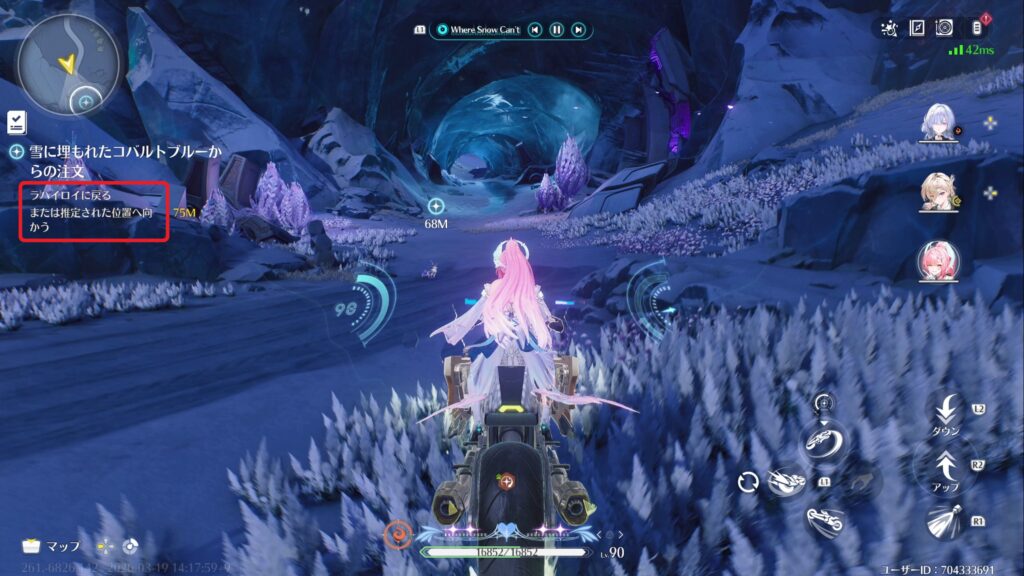The width and height of the screenshot is (1024, 576).
Task: Tap the ダウン descend button
Action: [x=945, y=413]
